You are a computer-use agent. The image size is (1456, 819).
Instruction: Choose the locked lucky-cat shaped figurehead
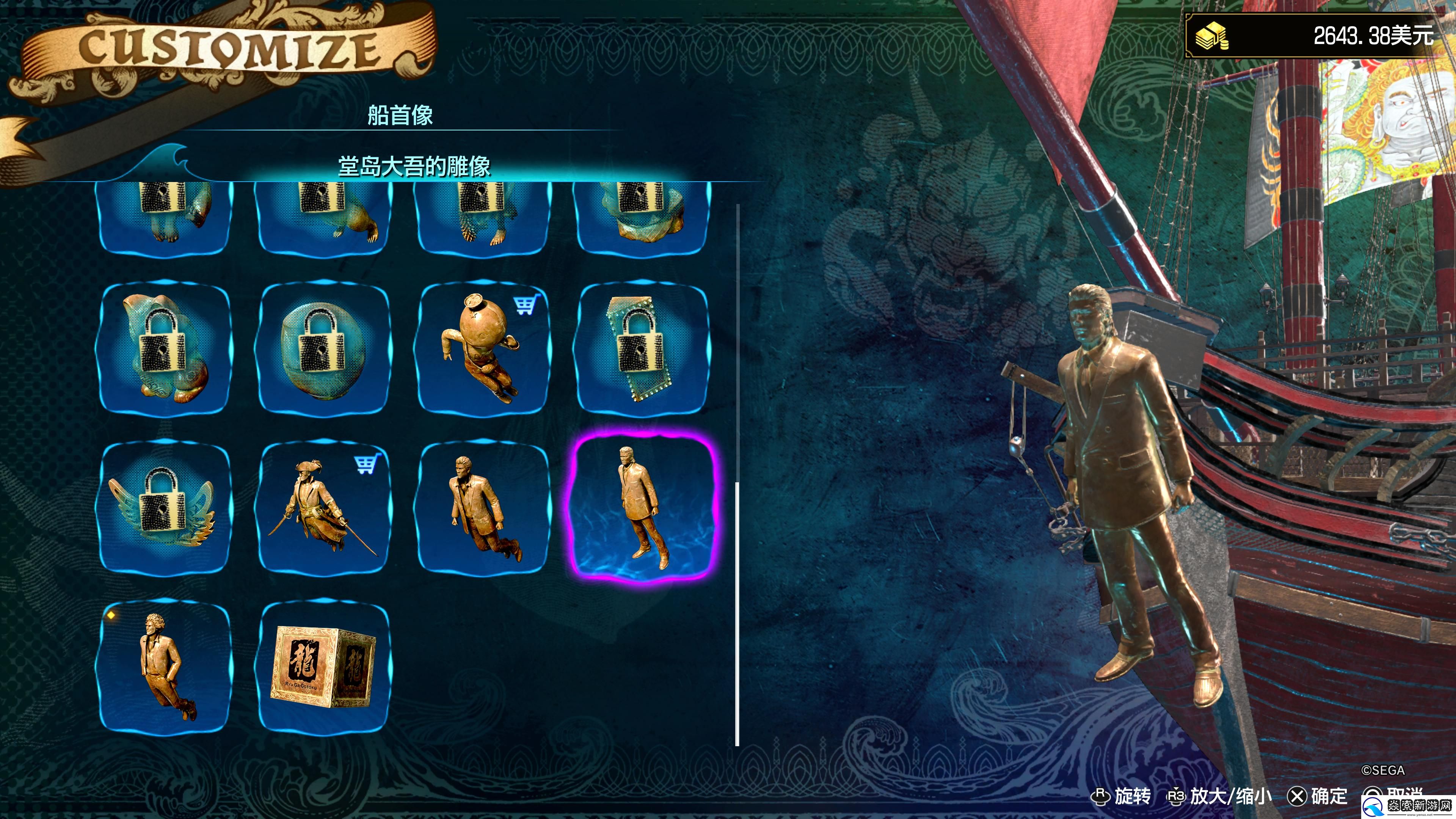pos(165,349)
